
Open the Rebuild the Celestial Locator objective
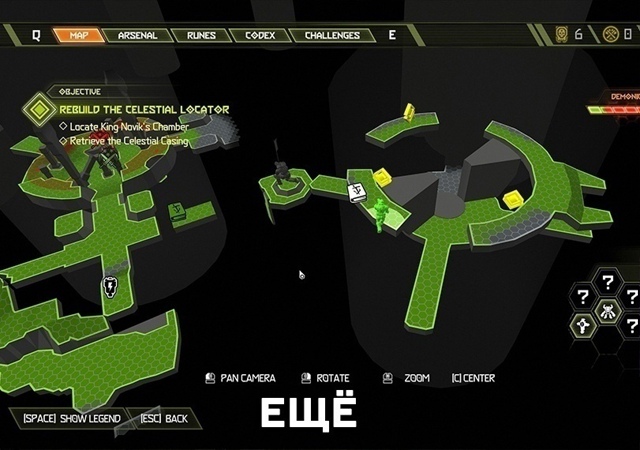tap(144, 109)
